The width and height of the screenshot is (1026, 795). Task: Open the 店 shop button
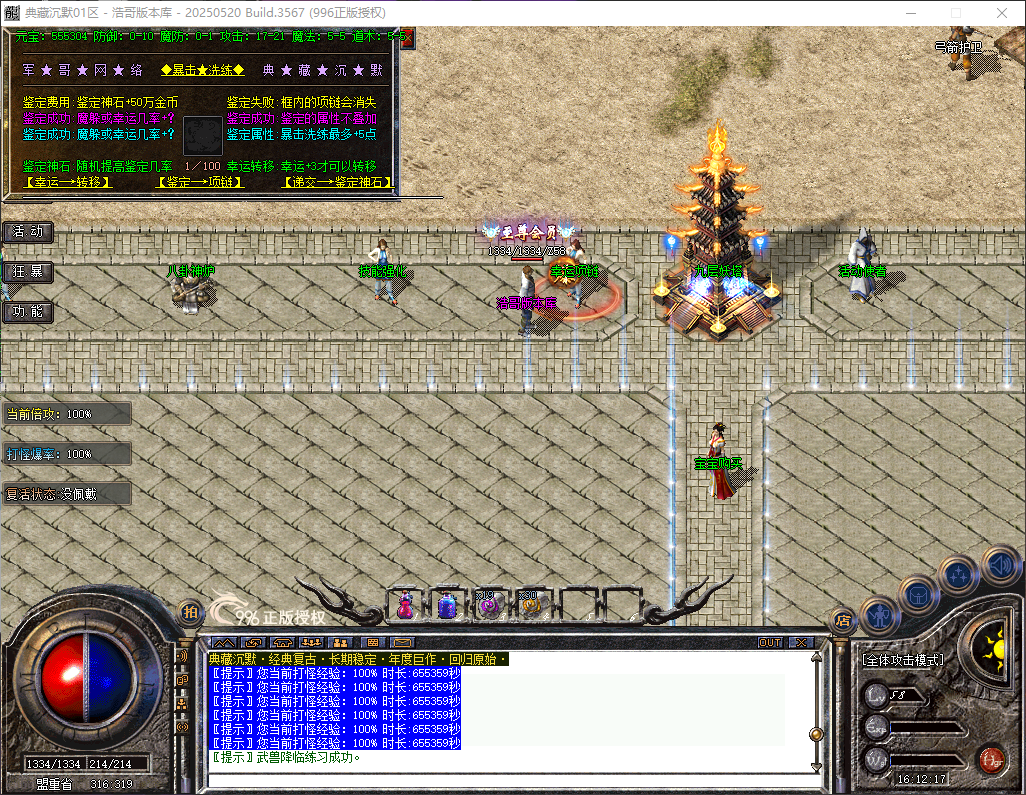[842, 620]
